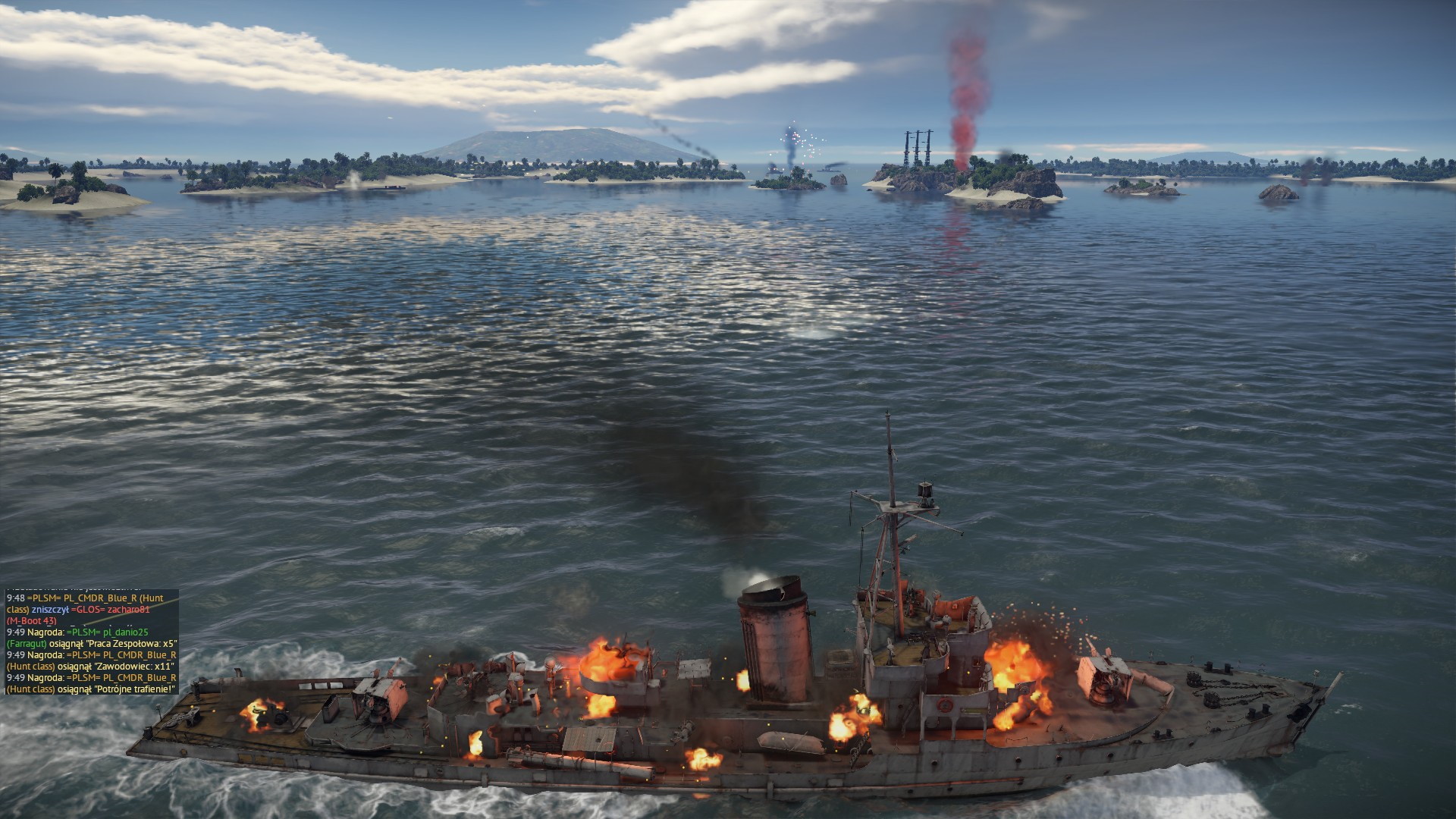
Task: Open the battle chat log panel
Action: coord(92,642)
